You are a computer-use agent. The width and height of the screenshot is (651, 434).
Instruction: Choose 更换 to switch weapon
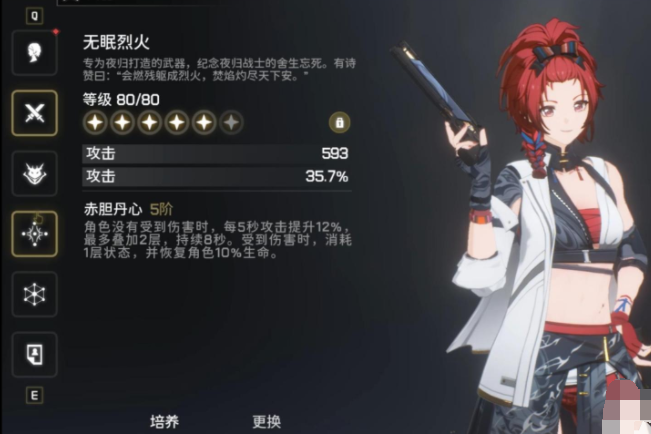click(x=266, y=421)
